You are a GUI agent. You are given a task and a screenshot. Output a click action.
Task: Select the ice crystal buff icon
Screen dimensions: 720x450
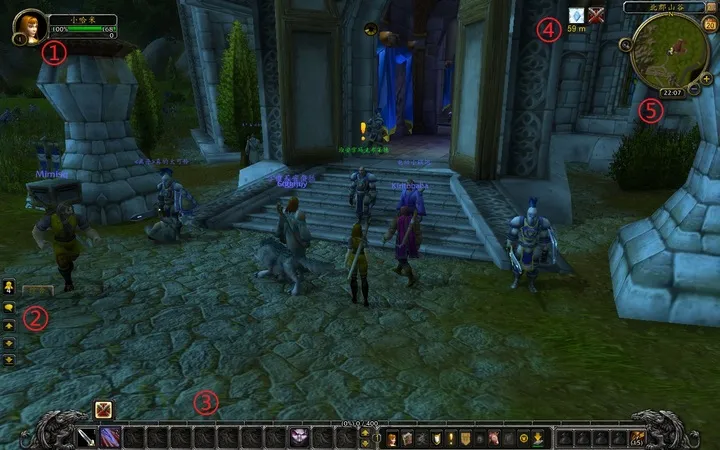click(576, 15)
